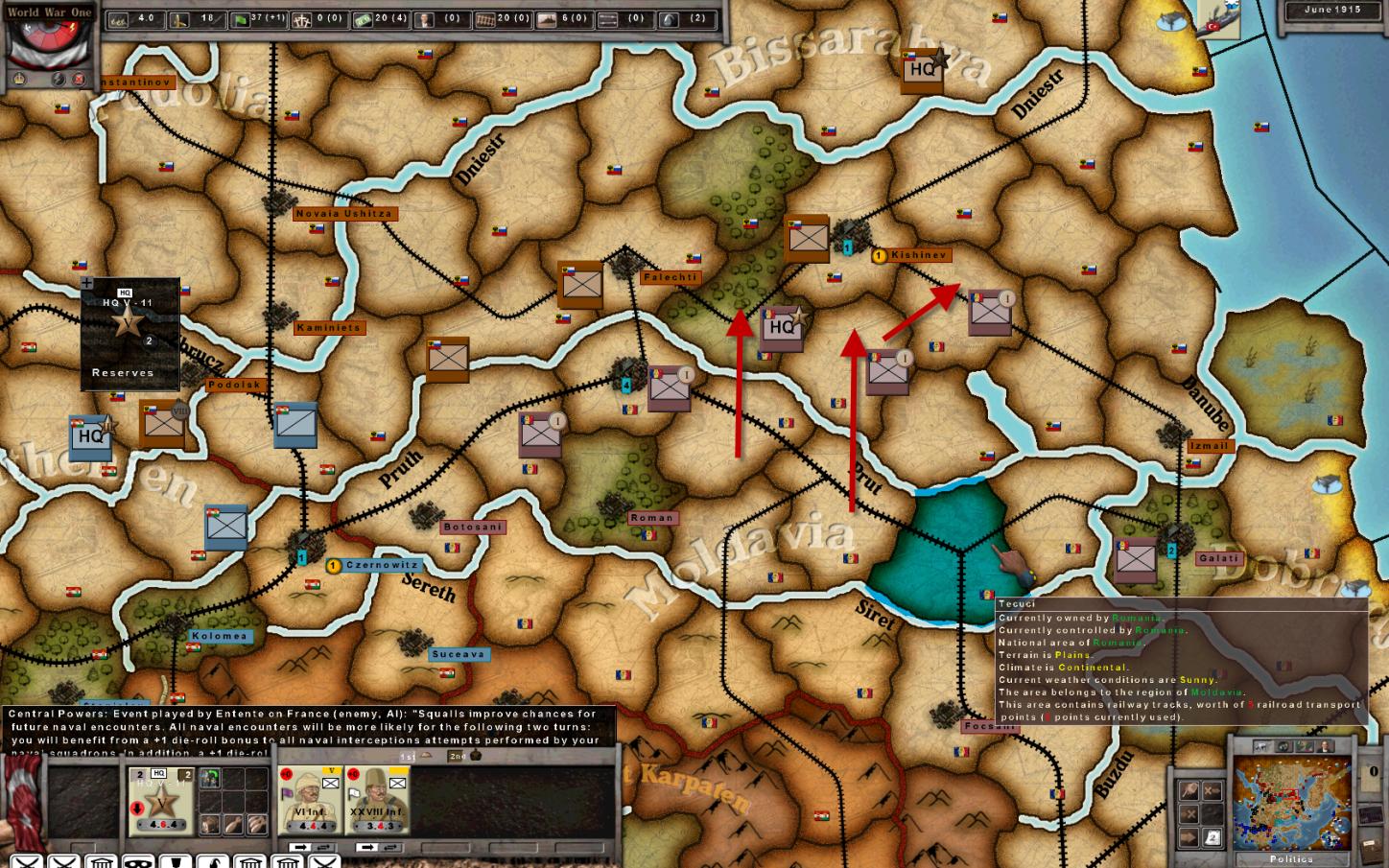Click the mask icon in bottom toolbar
1389x868 pixels.
pos(136,860)
